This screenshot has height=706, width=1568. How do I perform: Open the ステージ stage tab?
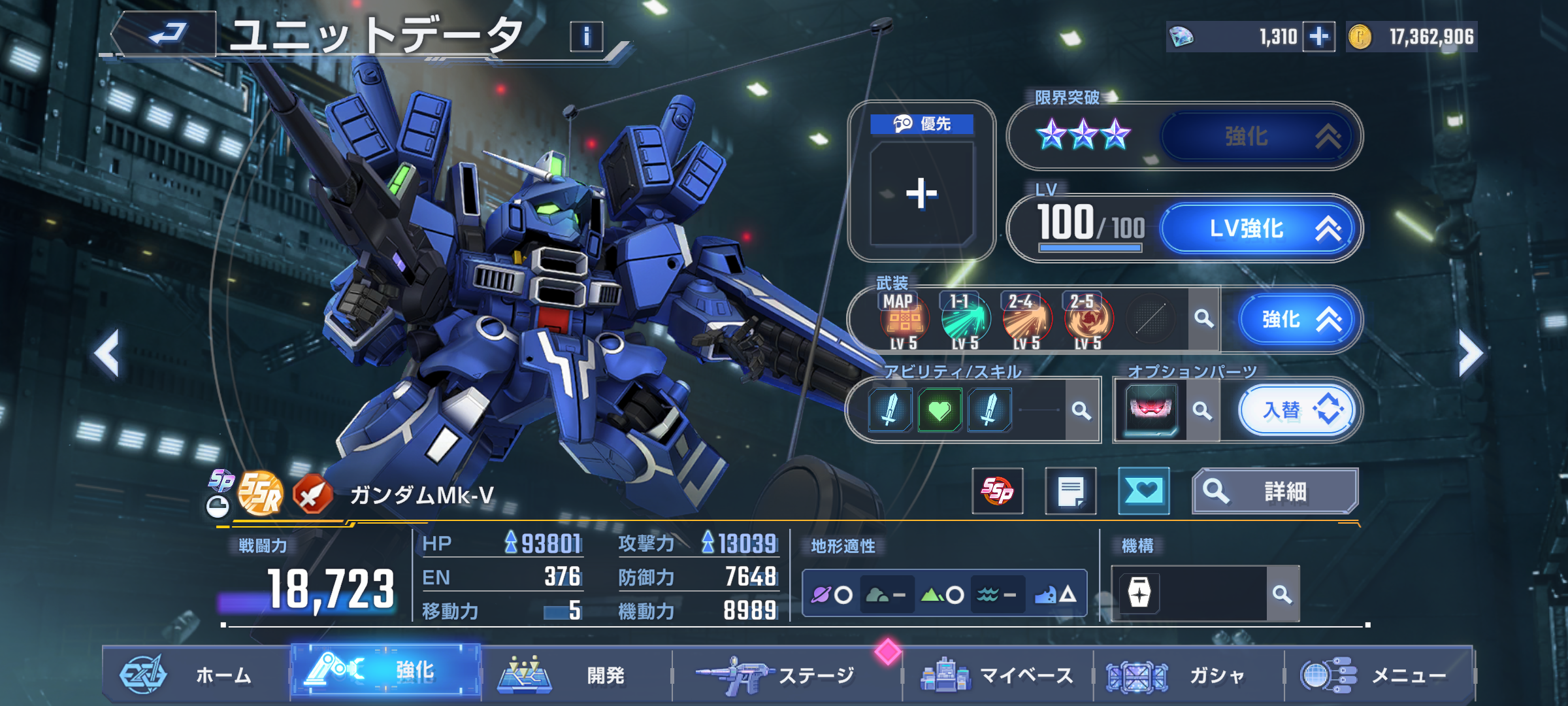[x=784, y=675]
